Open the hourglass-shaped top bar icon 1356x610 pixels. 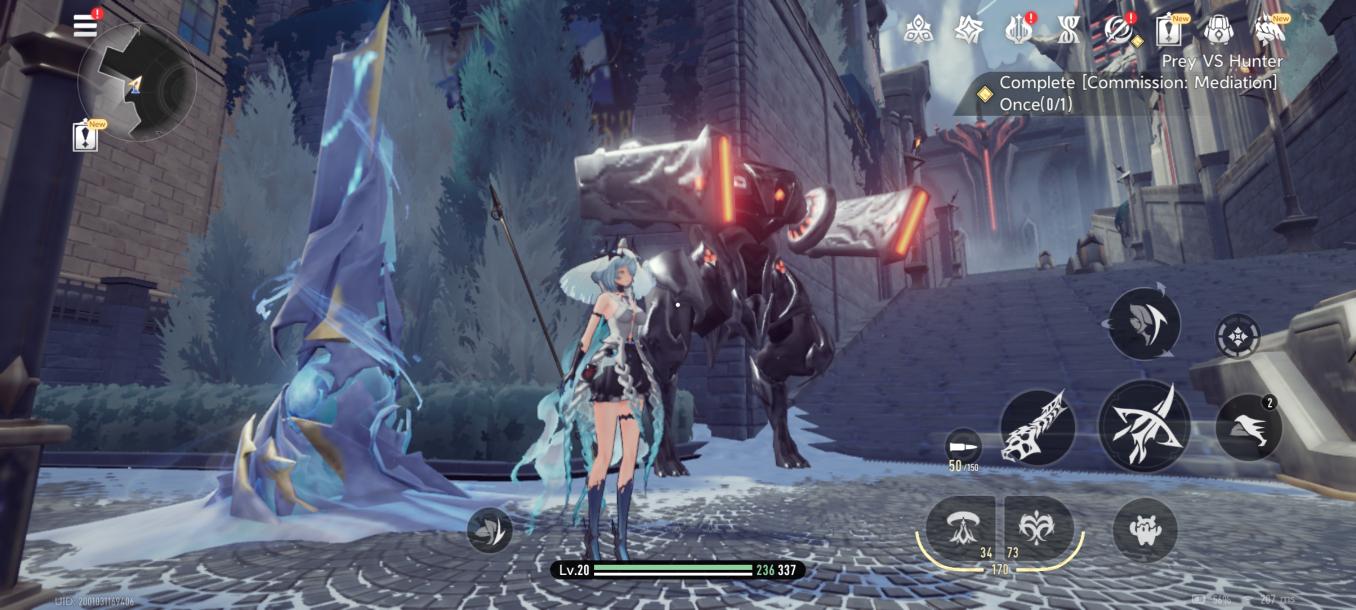click(x=1067, y=30)
